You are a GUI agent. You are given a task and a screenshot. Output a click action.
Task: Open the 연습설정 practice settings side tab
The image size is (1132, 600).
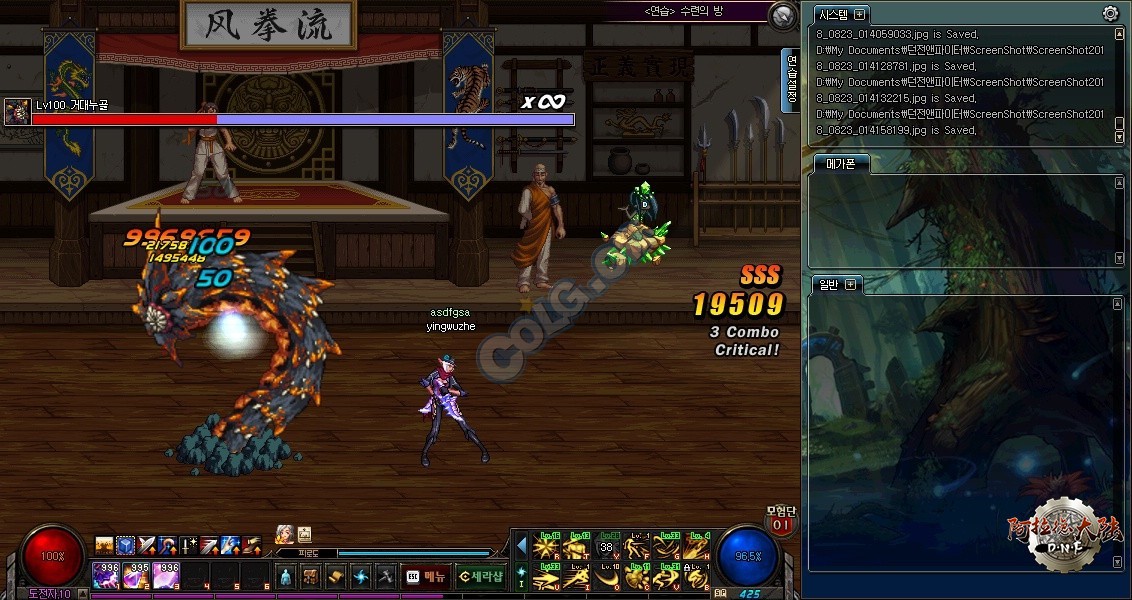[x=792, y=79]
